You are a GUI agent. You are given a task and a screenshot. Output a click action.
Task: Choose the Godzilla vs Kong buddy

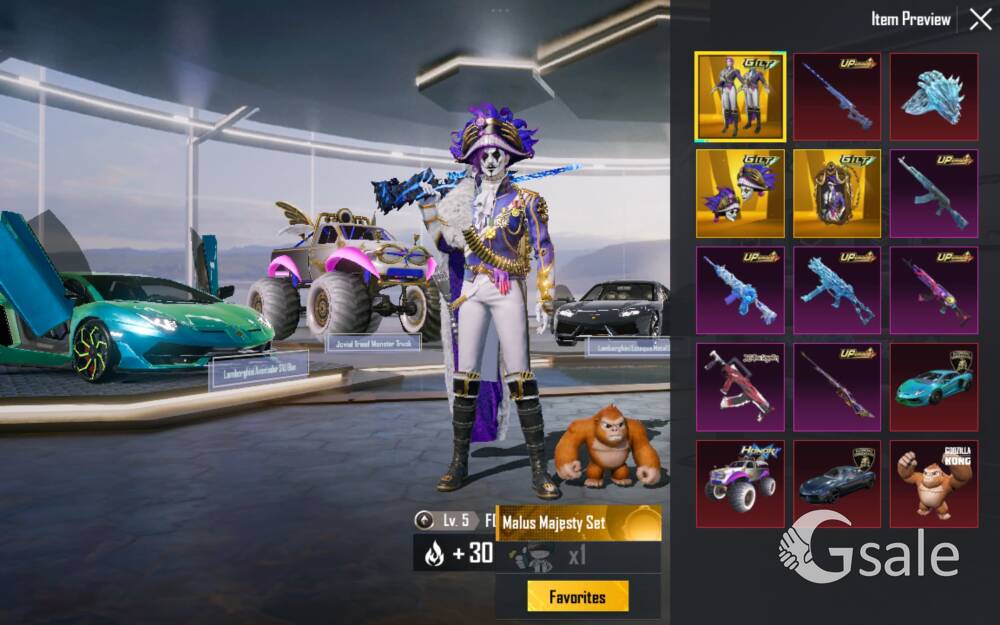[x=934, y=484]
